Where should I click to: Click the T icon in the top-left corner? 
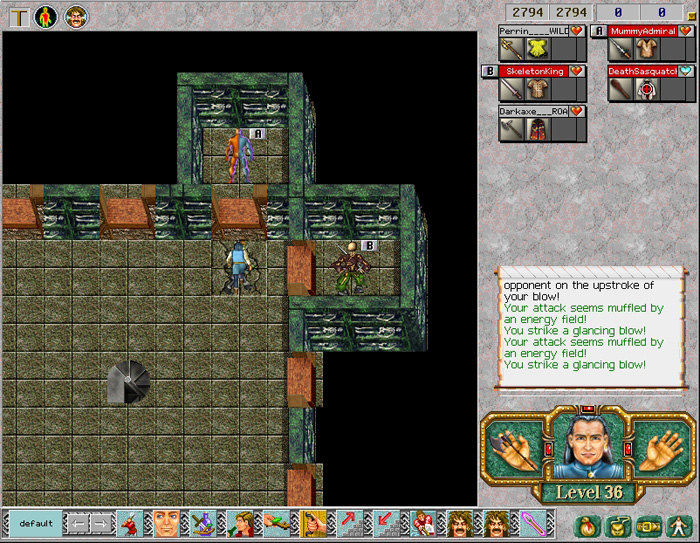click(18, 16)
